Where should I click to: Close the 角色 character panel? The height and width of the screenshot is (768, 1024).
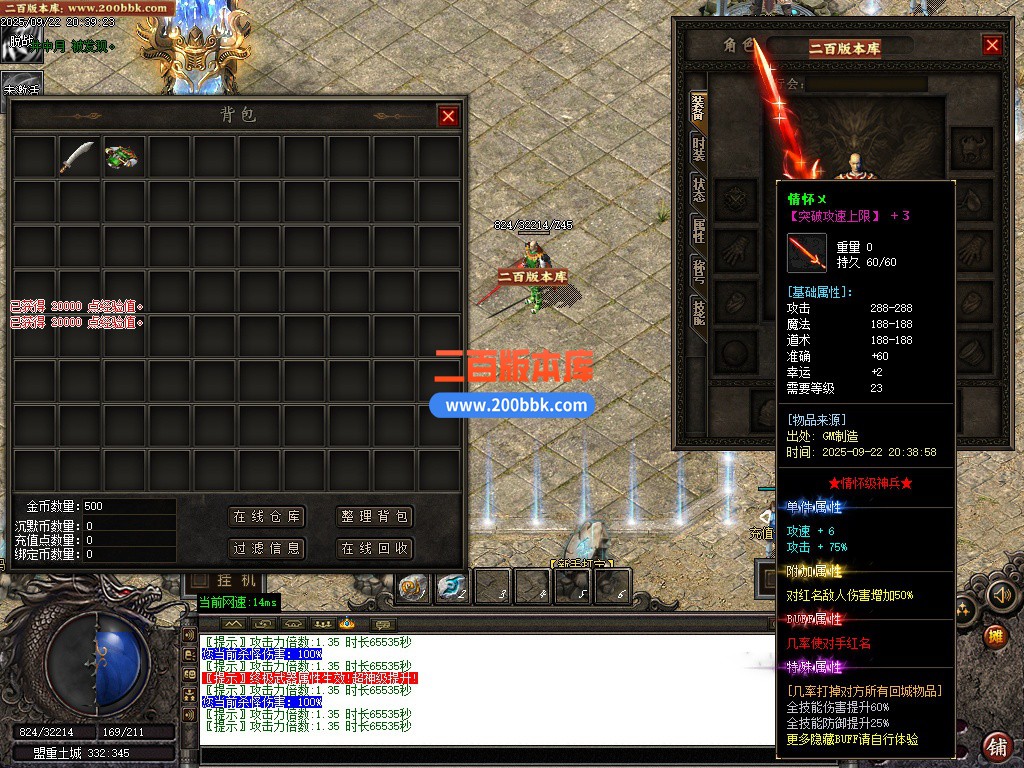[x=992, y=45]
